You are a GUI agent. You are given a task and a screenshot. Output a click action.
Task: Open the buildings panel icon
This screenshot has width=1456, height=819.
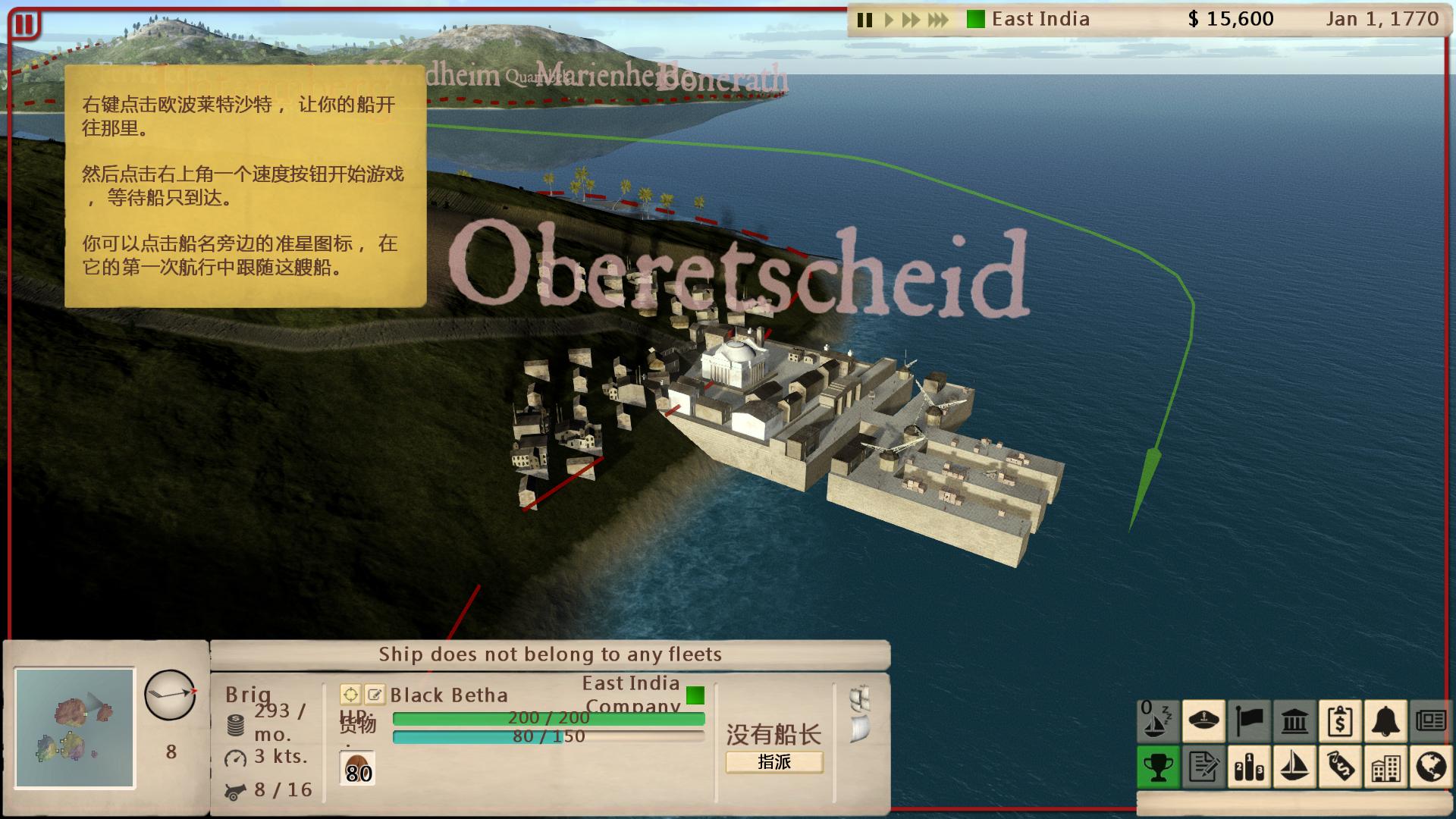[1385, 767]
